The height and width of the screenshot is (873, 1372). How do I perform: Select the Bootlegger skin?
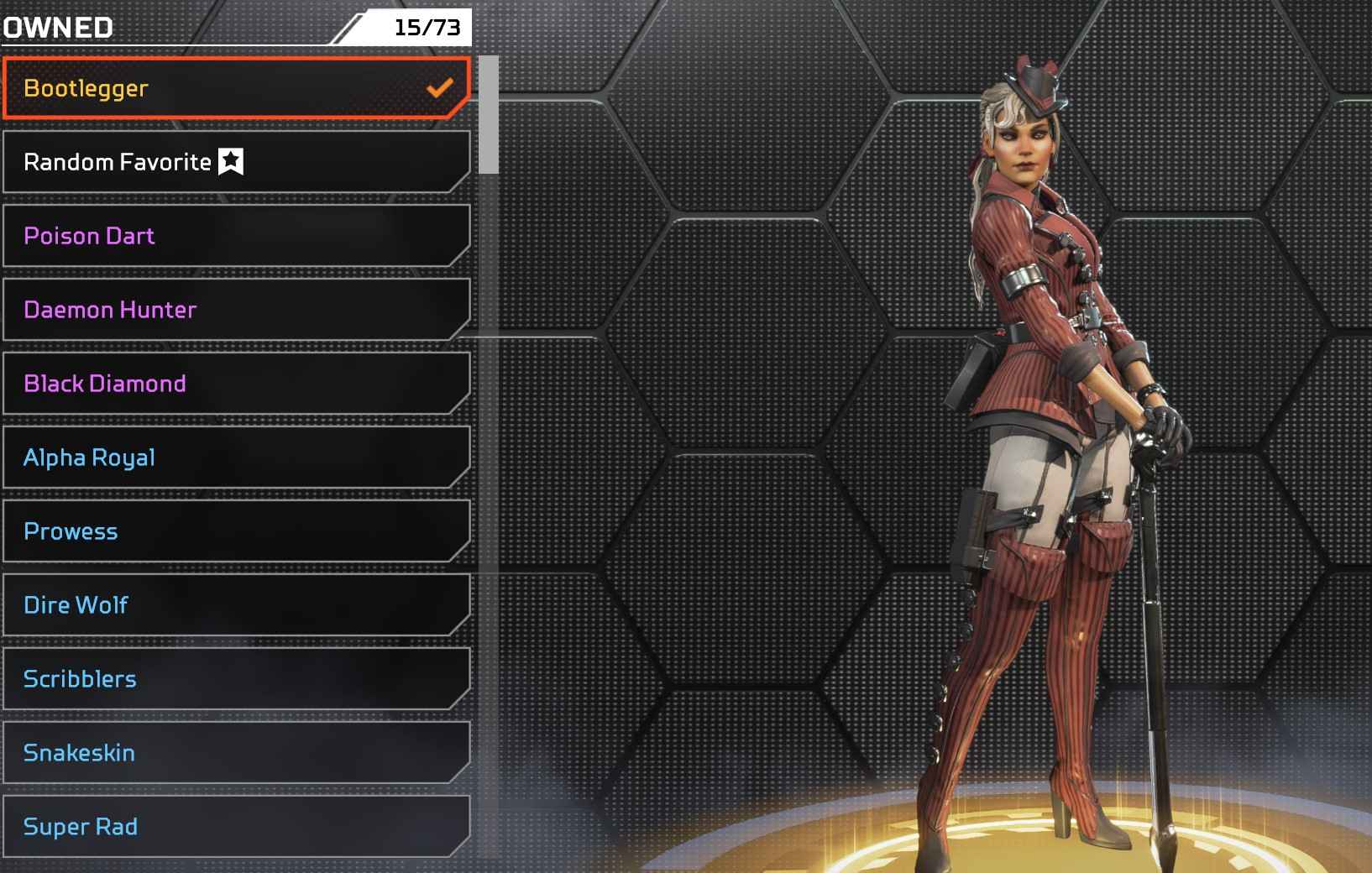tap(235, 88)
